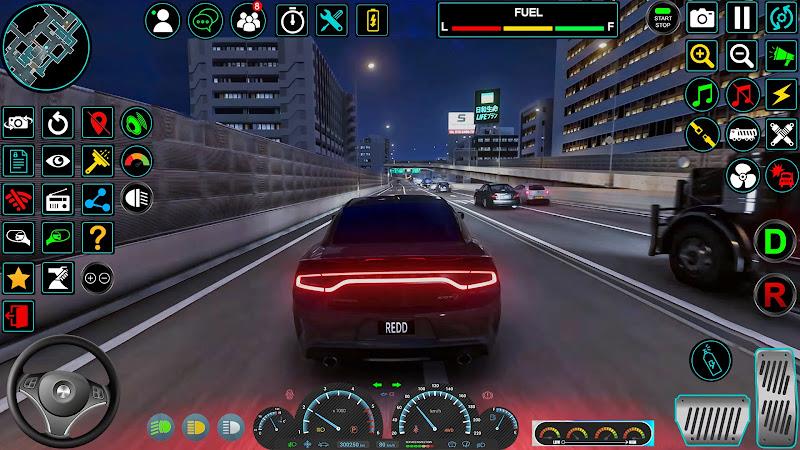Click the white magnifier zoom-out button
The image size is (800, 450).
(741, 56)
